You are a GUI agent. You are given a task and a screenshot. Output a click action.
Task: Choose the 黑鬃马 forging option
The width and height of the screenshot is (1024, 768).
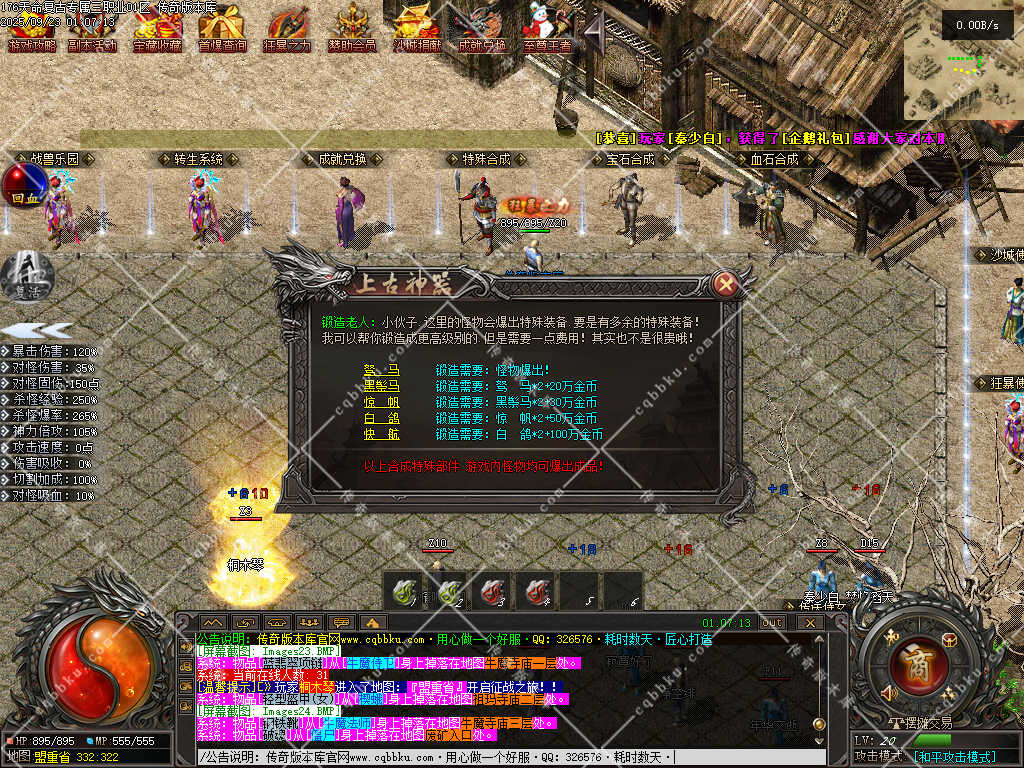pyautogui.click(x=381, y=386)
